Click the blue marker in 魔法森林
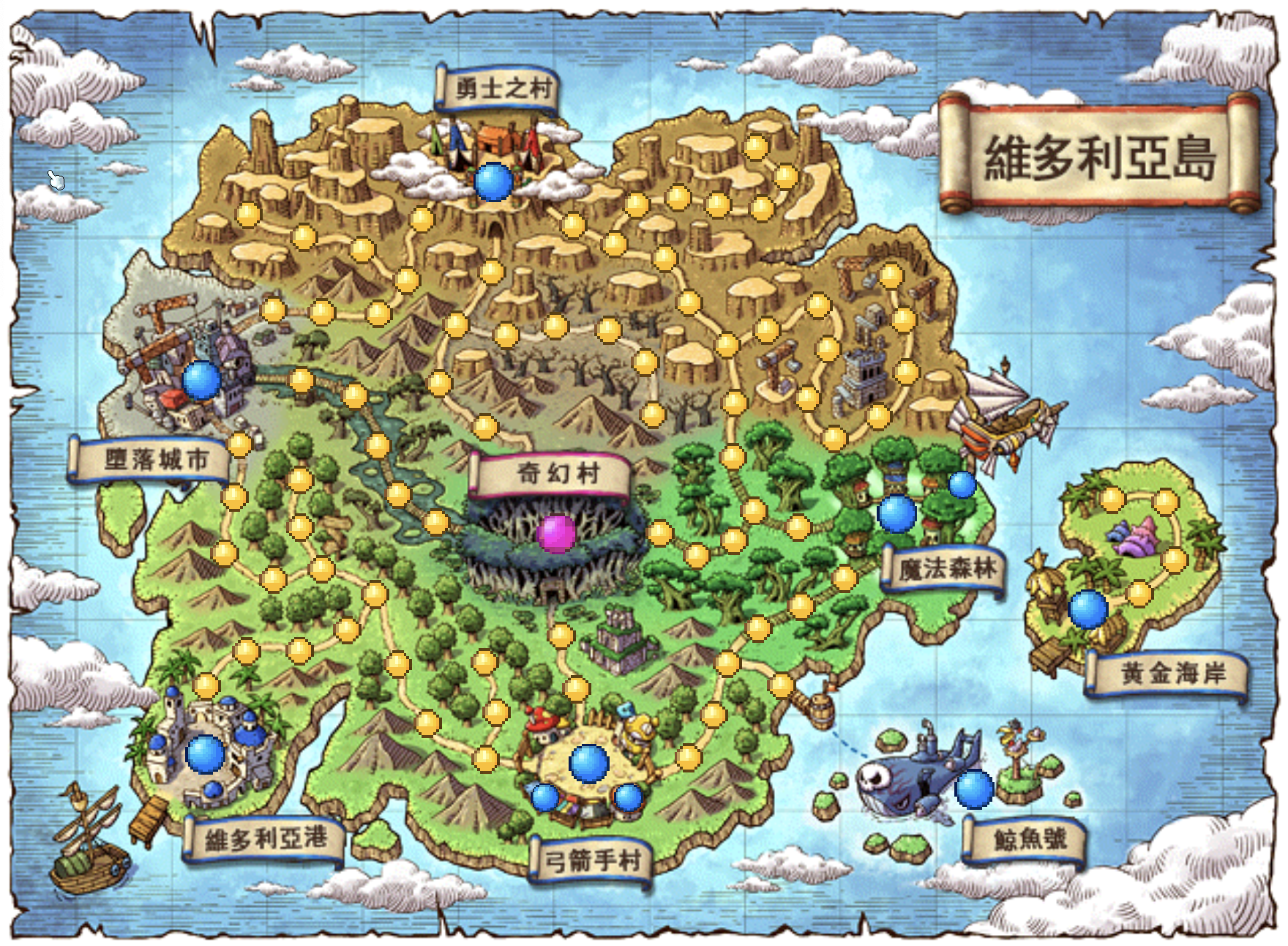The height and width of the screenshot is (946, 1288). (x=894, y=515)
